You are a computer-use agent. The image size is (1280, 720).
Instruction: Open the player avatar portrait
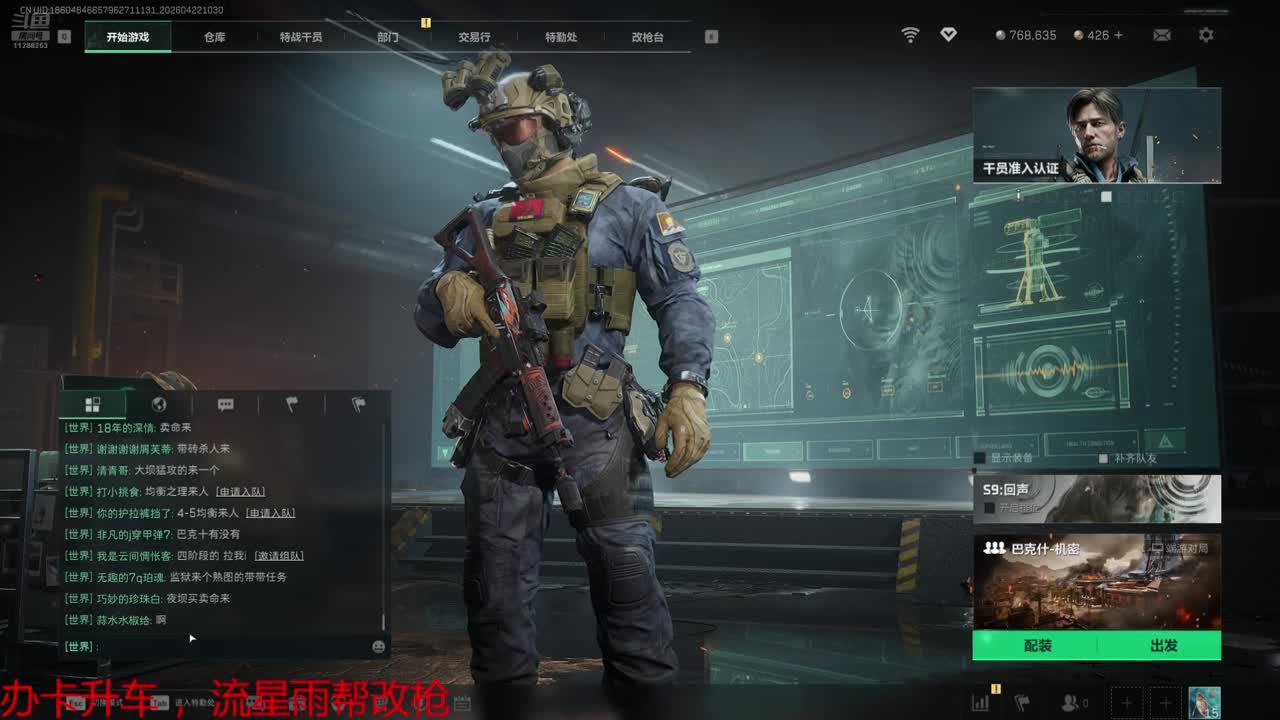(1203, 702)
